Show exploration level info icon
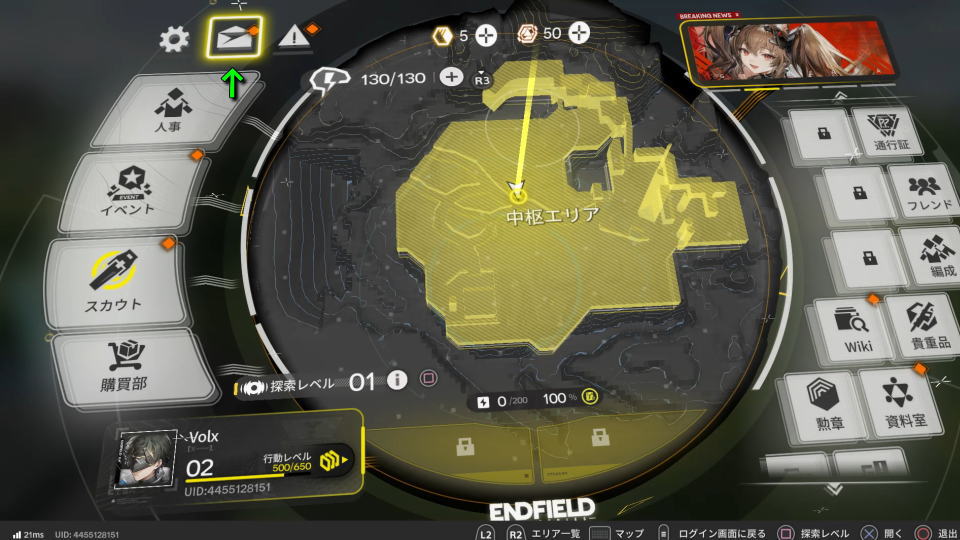 pos(397,380)
